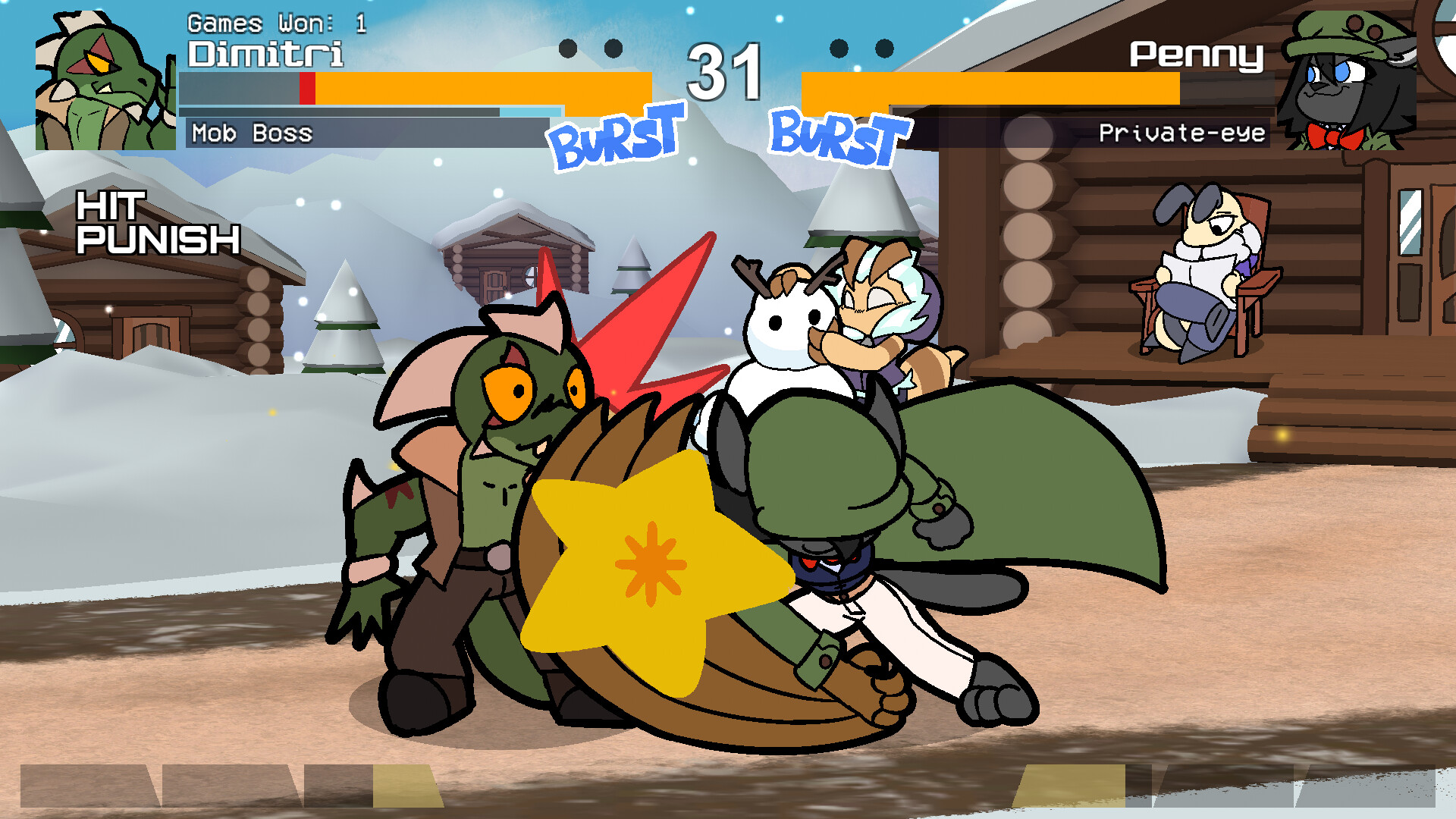
Task: Click Dimitri's BURST indicator
Action: tap(614, 136)
